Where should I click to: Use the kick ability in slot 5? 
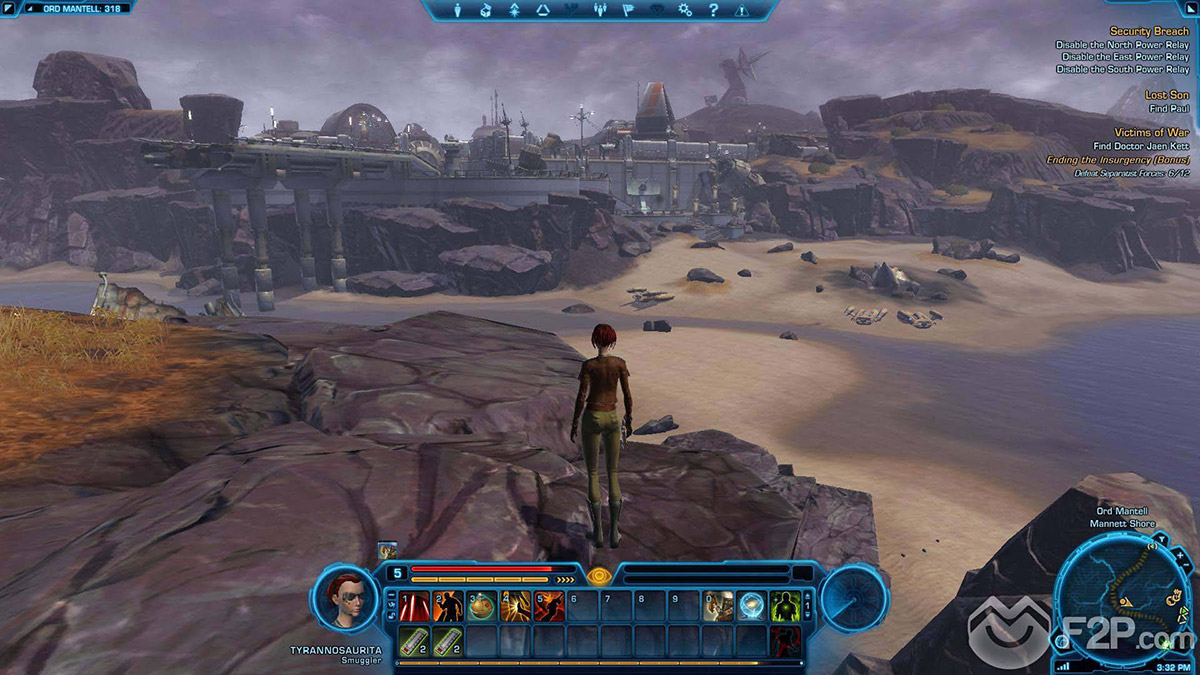pyautogui.click(x=549, y=606)
